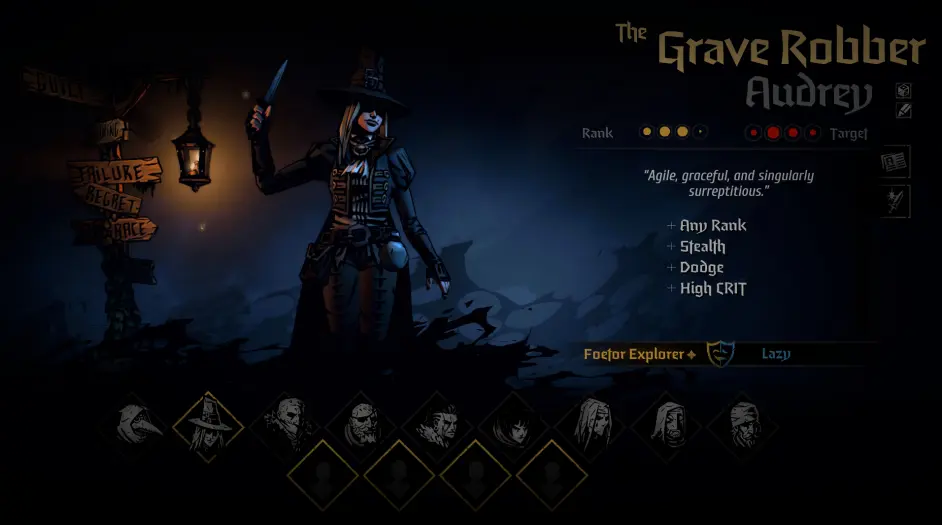This screenshot has height=525, width=942.
Task: Edit Audrey's name with the pencil icon
Action: 903,110
